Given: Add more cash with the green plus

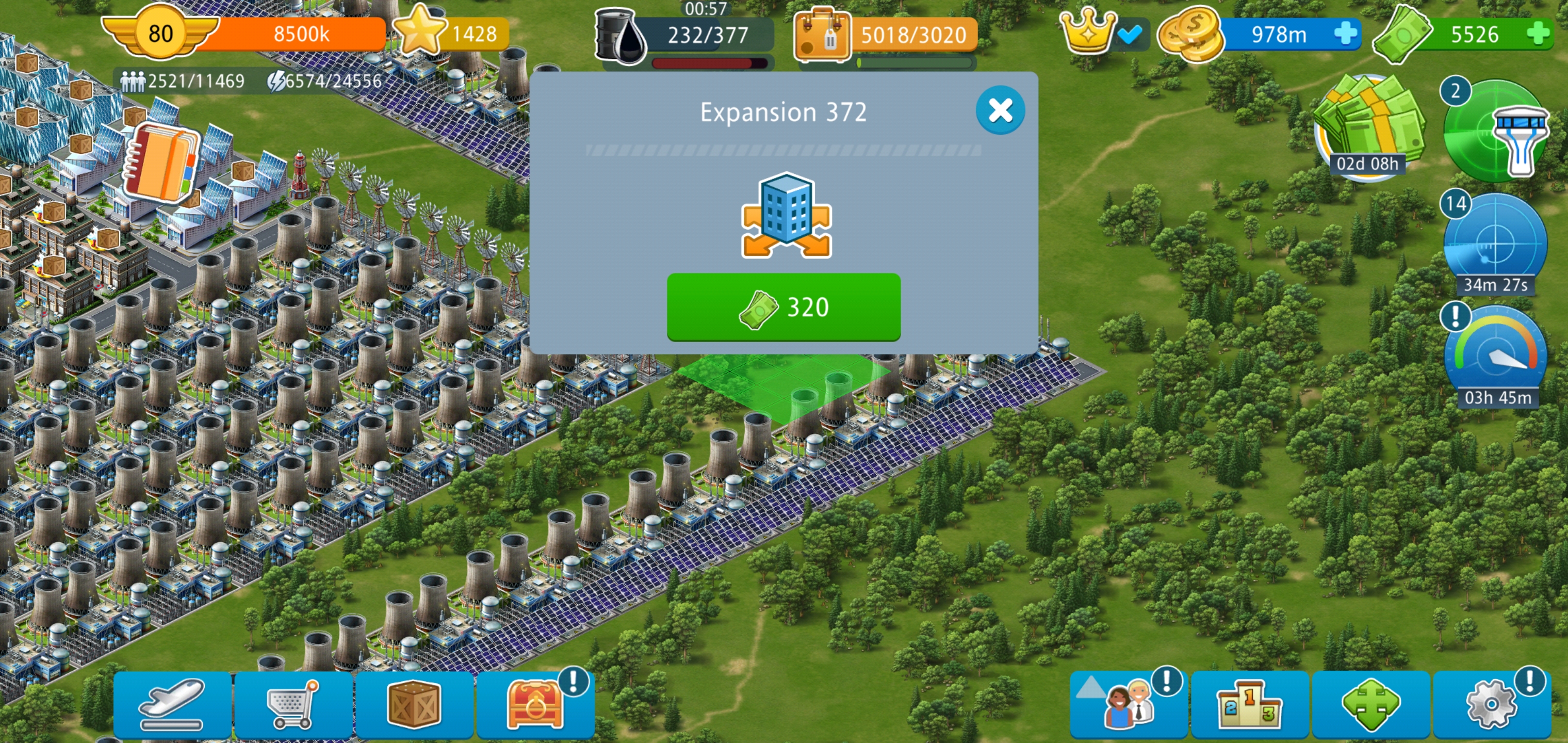Looking at the screenshot, I should click(x=1538, y=34).
